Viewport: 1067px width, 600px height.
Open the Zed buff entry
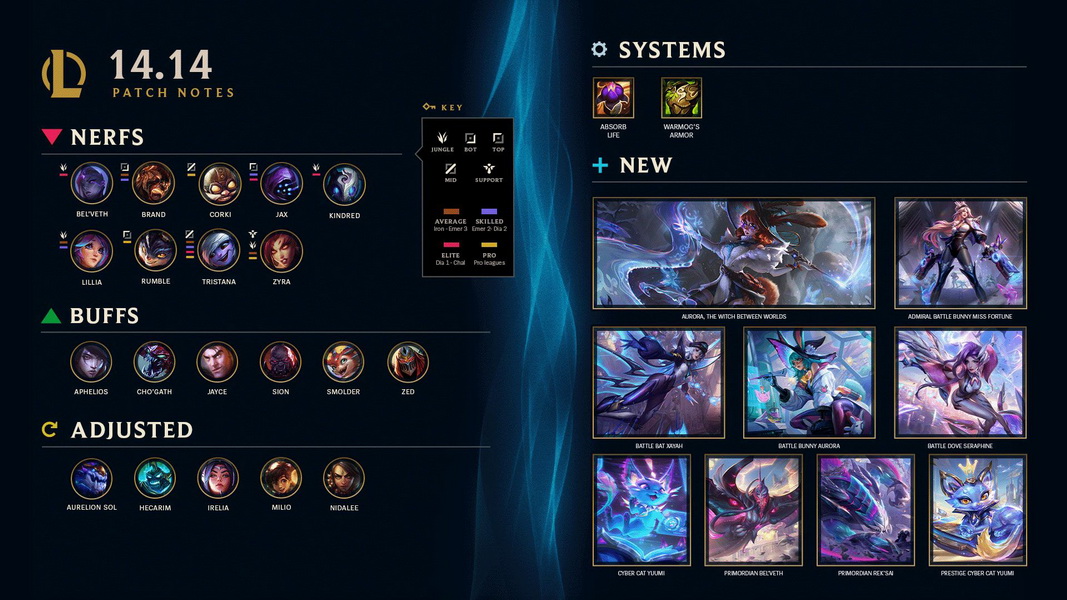[x=407, y=362]
